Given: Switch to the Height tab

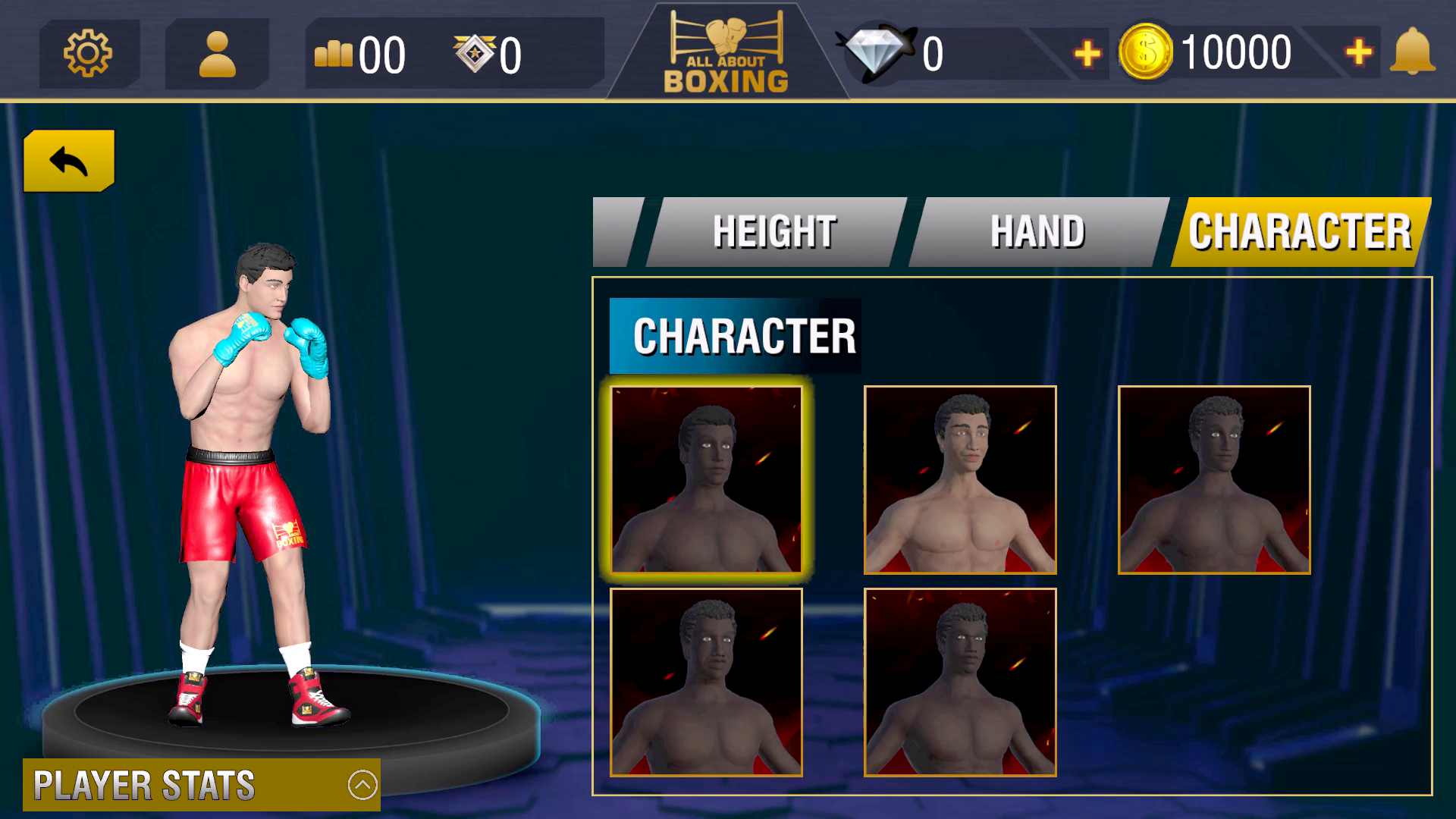Looking at the screenshot, I should click(x=775, y=232).
